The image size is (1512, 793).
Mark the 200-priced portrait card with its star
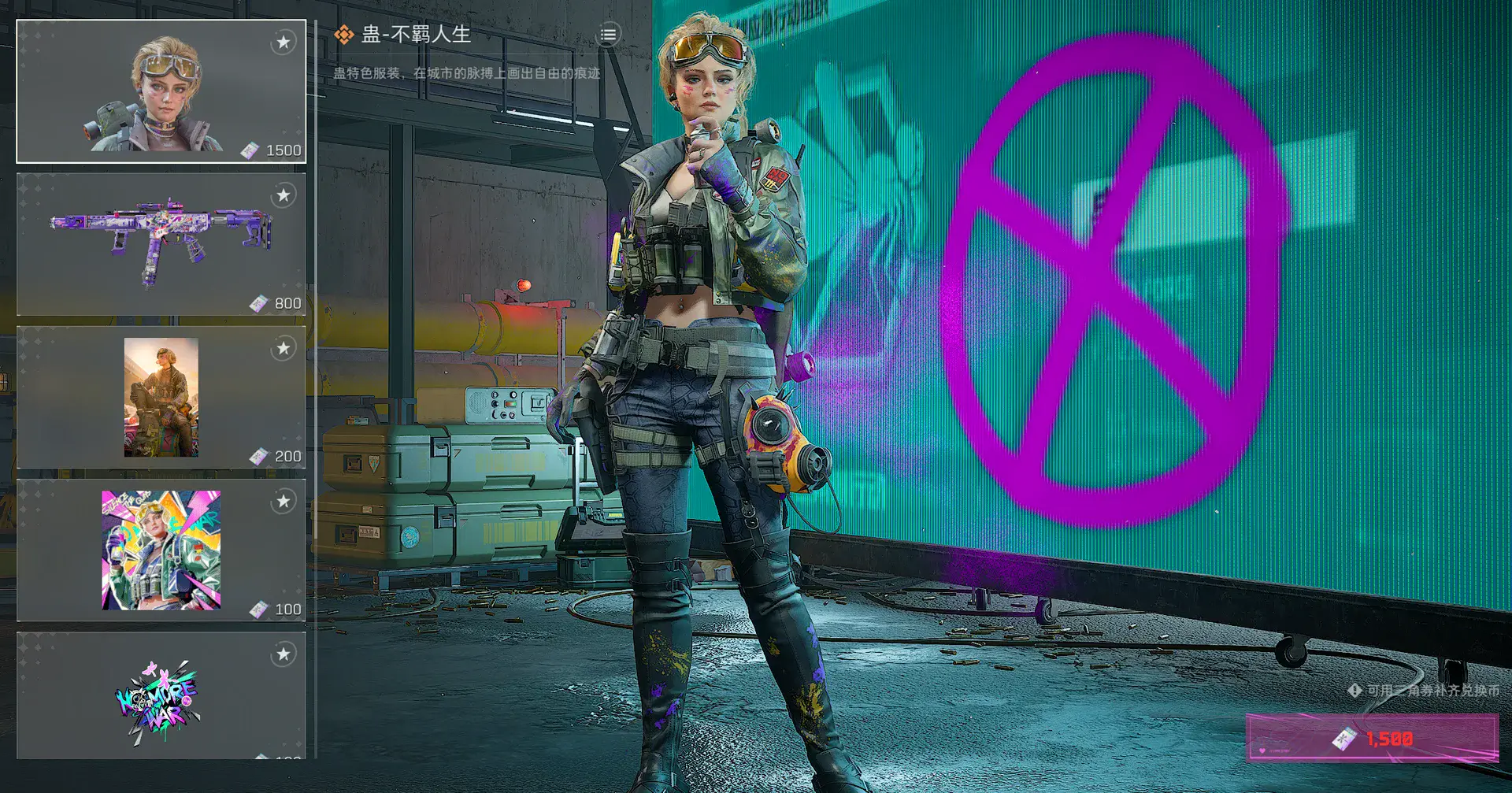click(x=283, y=348)
